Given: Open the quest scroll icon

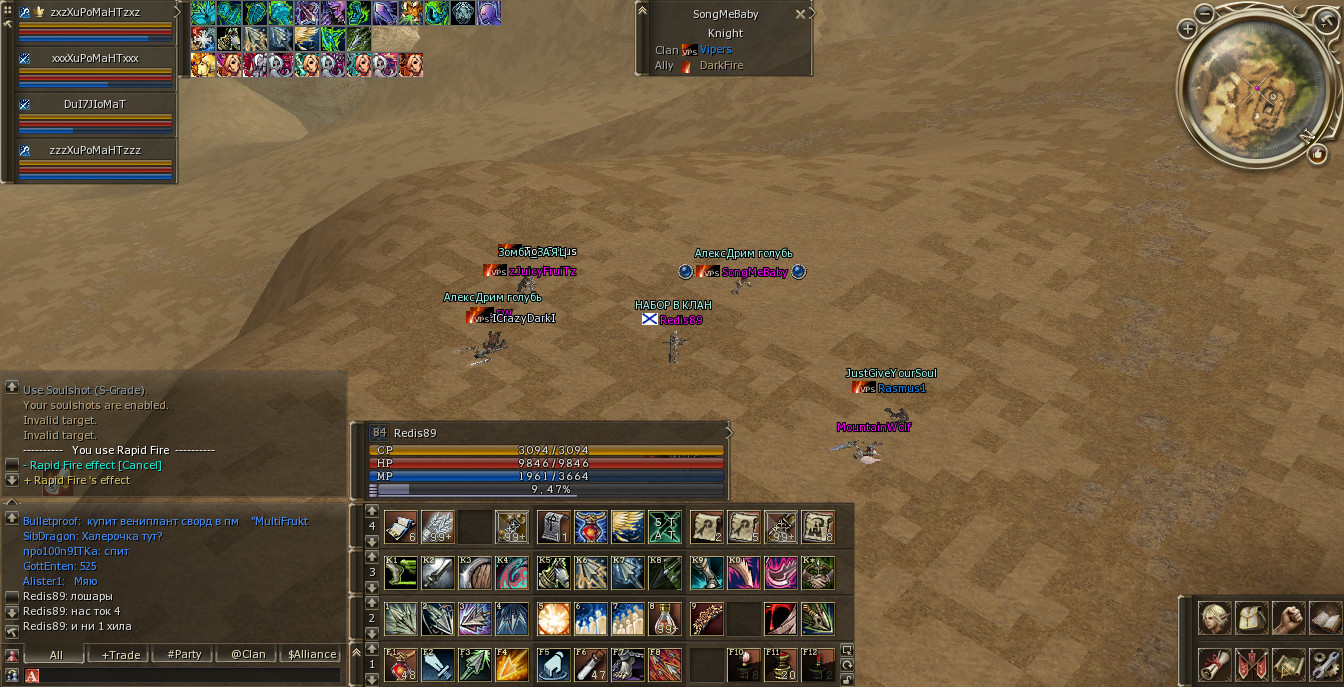Looking at the screenshot, I should click(x=1215, y=663).
